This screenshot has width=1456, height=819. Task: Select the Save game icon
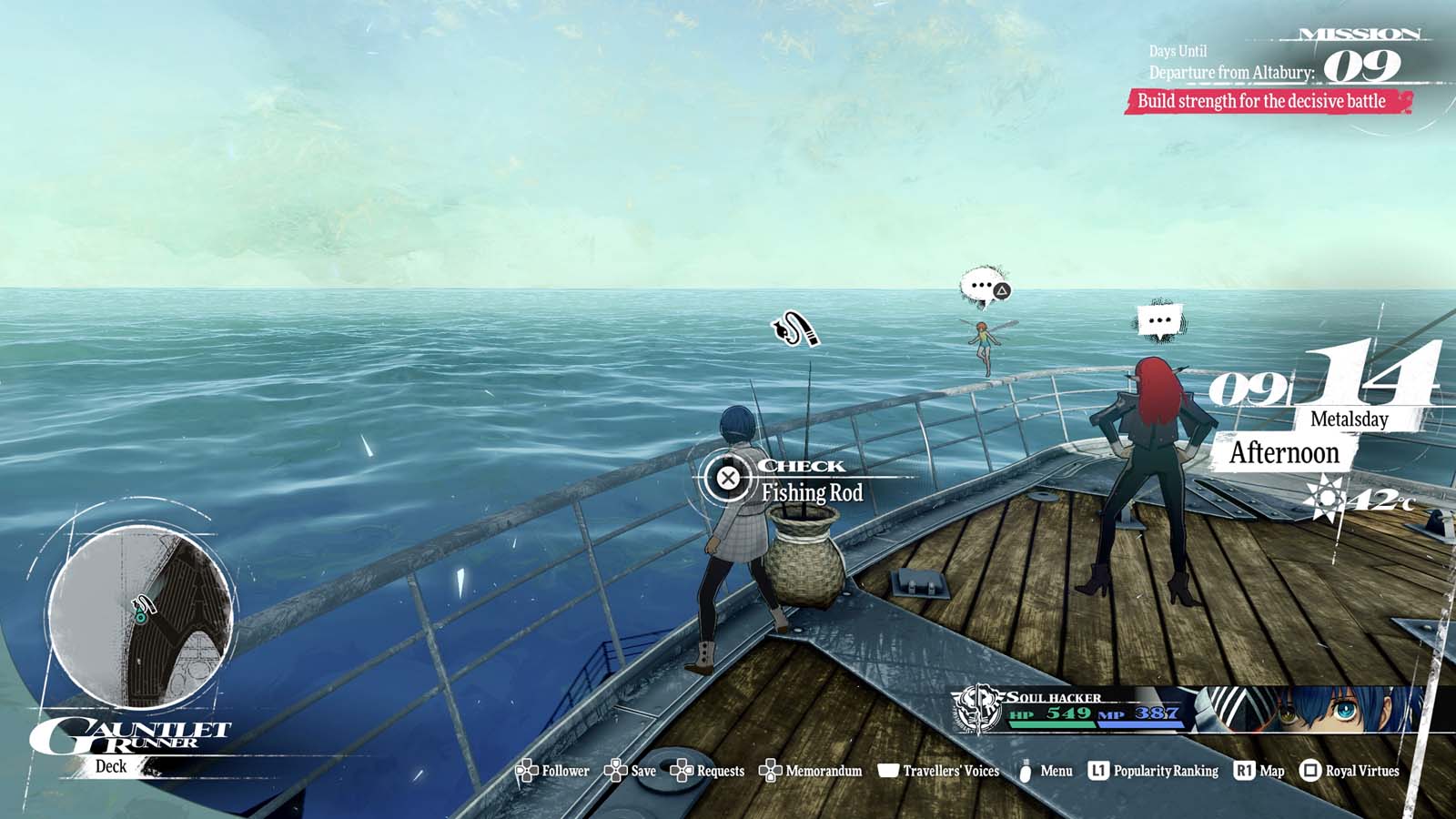615,770
